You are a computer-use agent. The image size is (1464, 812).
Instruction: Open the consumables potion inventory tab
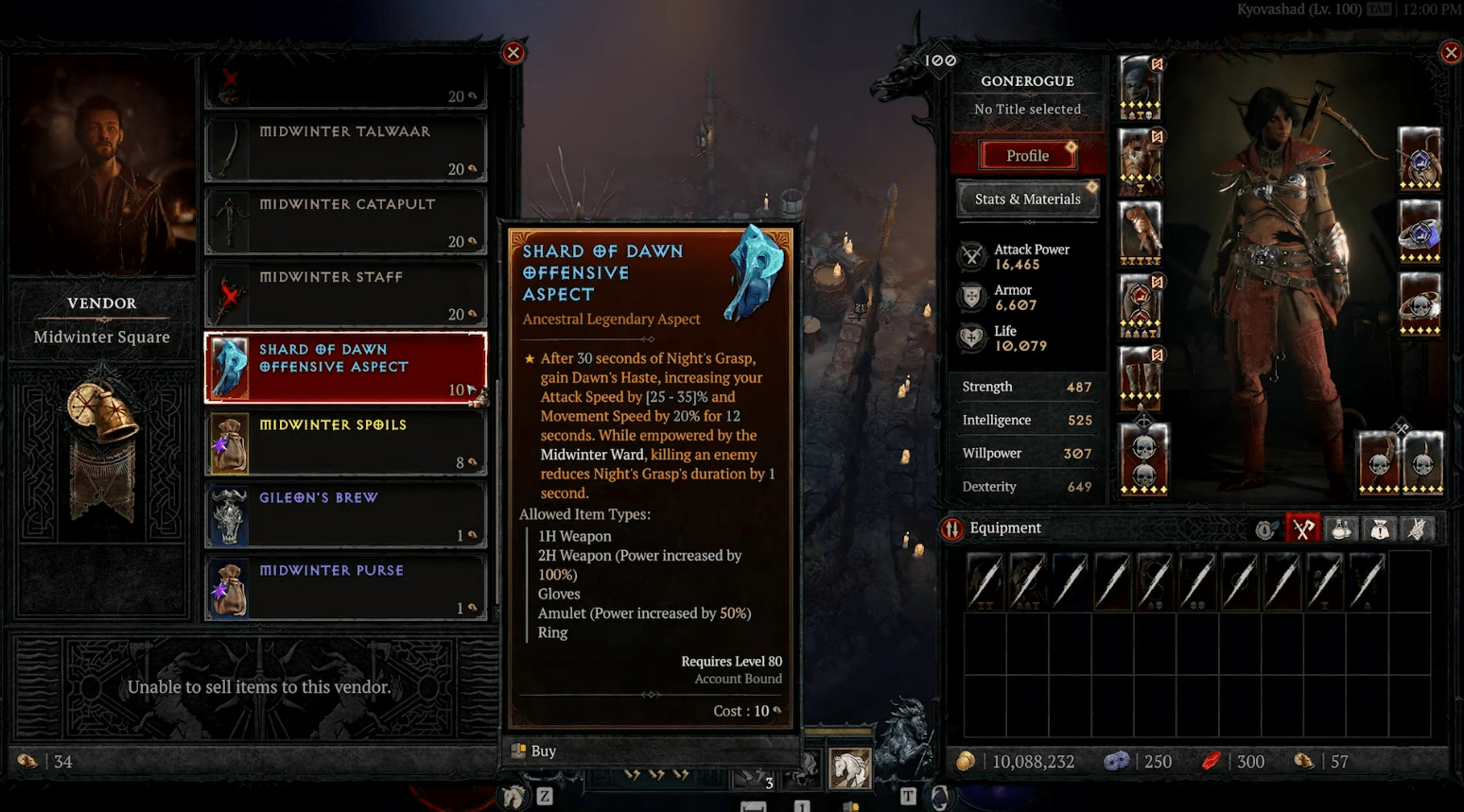[x=1341, y=529]
